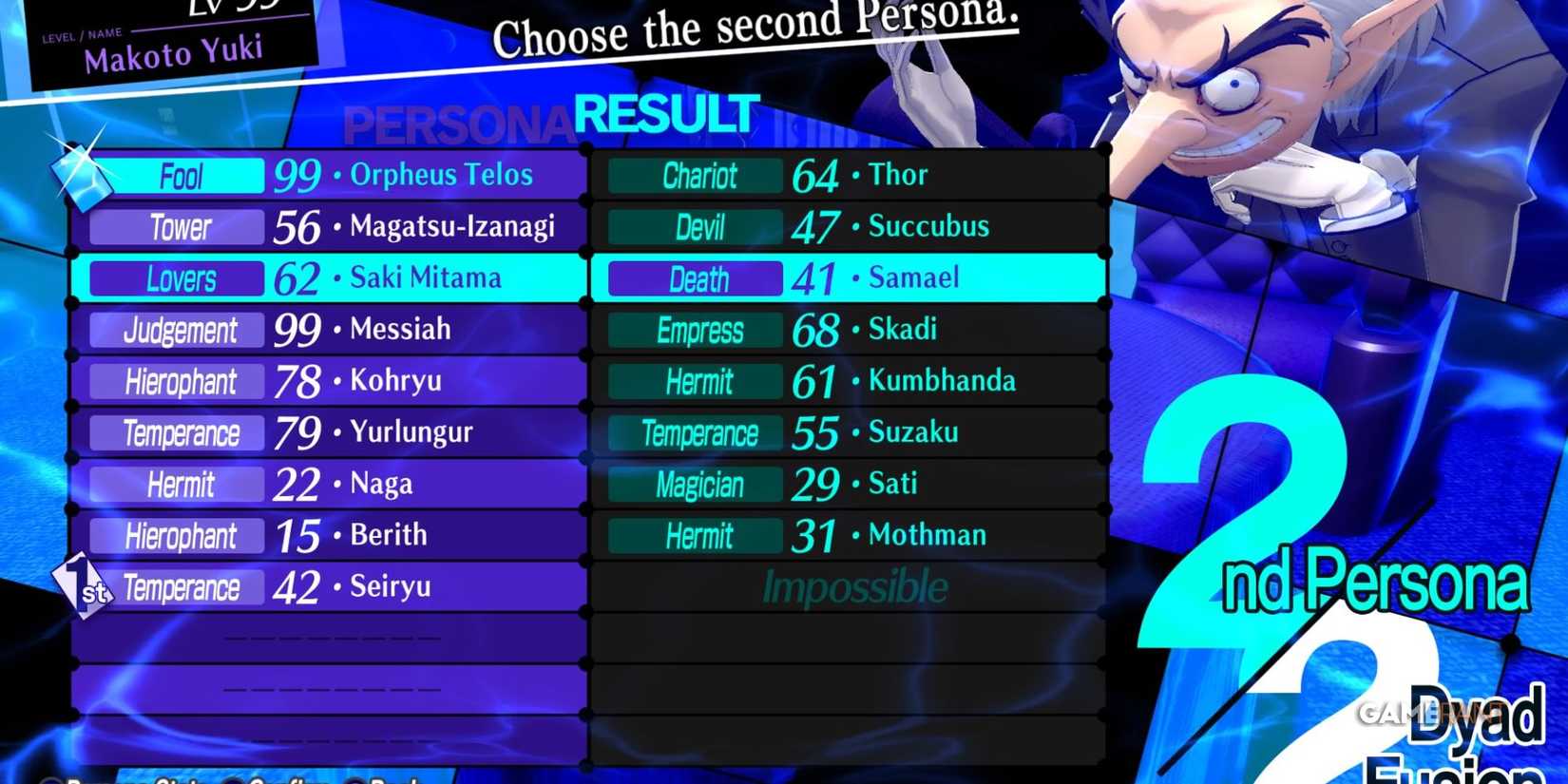Click the Impossible fusion slot entry
1568x784 pixels.
(x=851, y=587)
